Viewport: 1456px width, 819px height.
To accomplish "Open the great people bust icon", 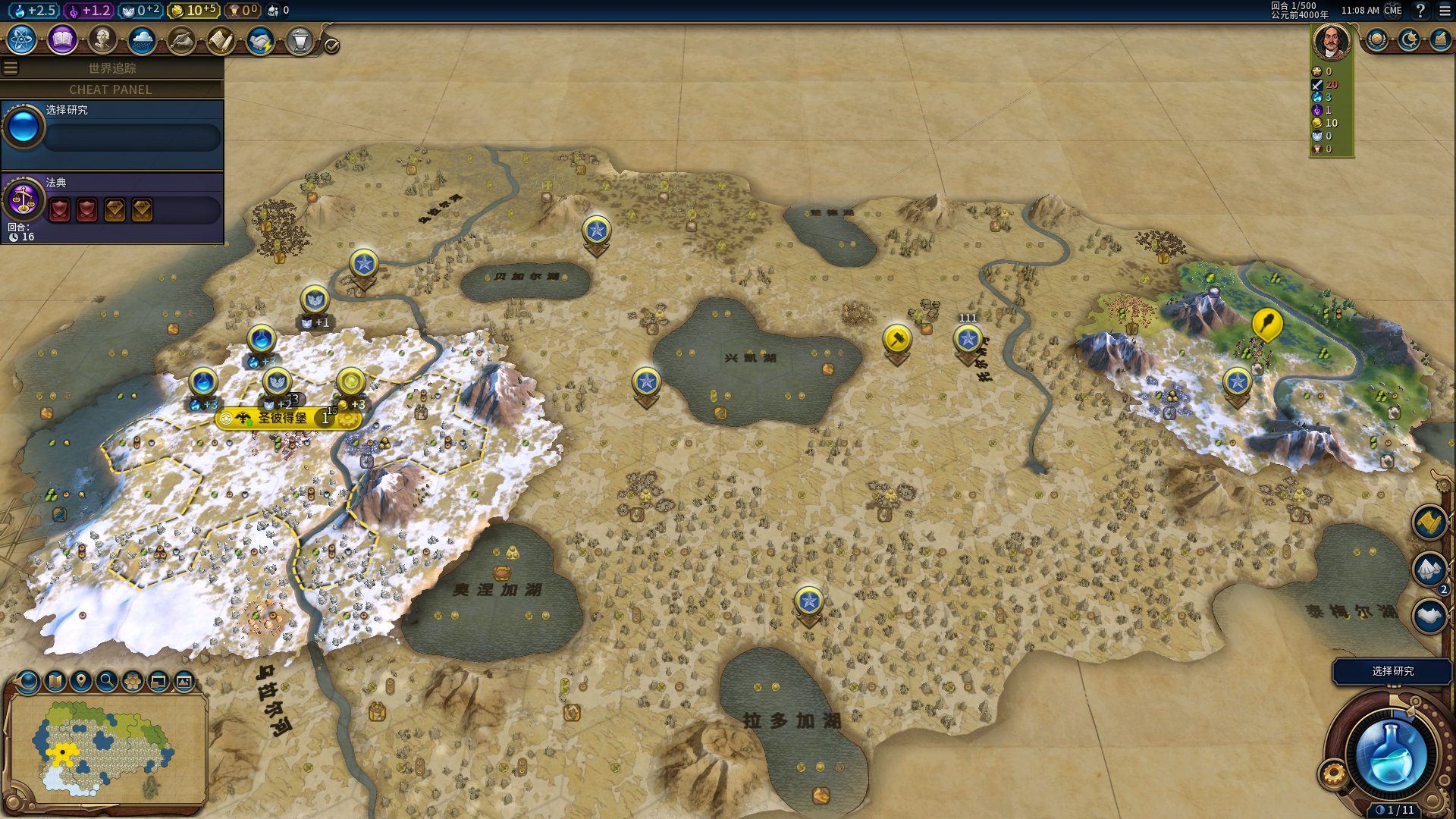I will (102, 40).
